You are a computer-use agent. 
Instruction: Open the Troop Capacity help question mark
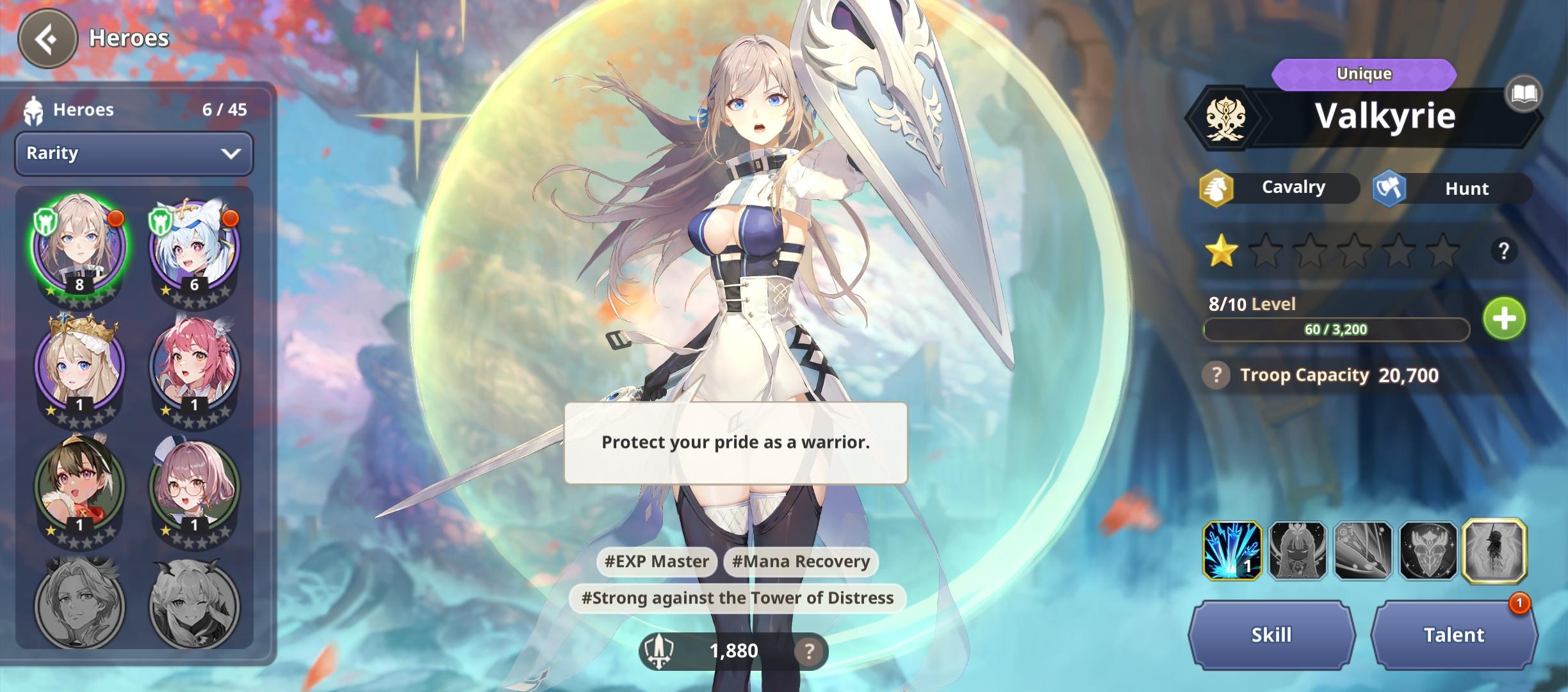tap(1216, 375)
